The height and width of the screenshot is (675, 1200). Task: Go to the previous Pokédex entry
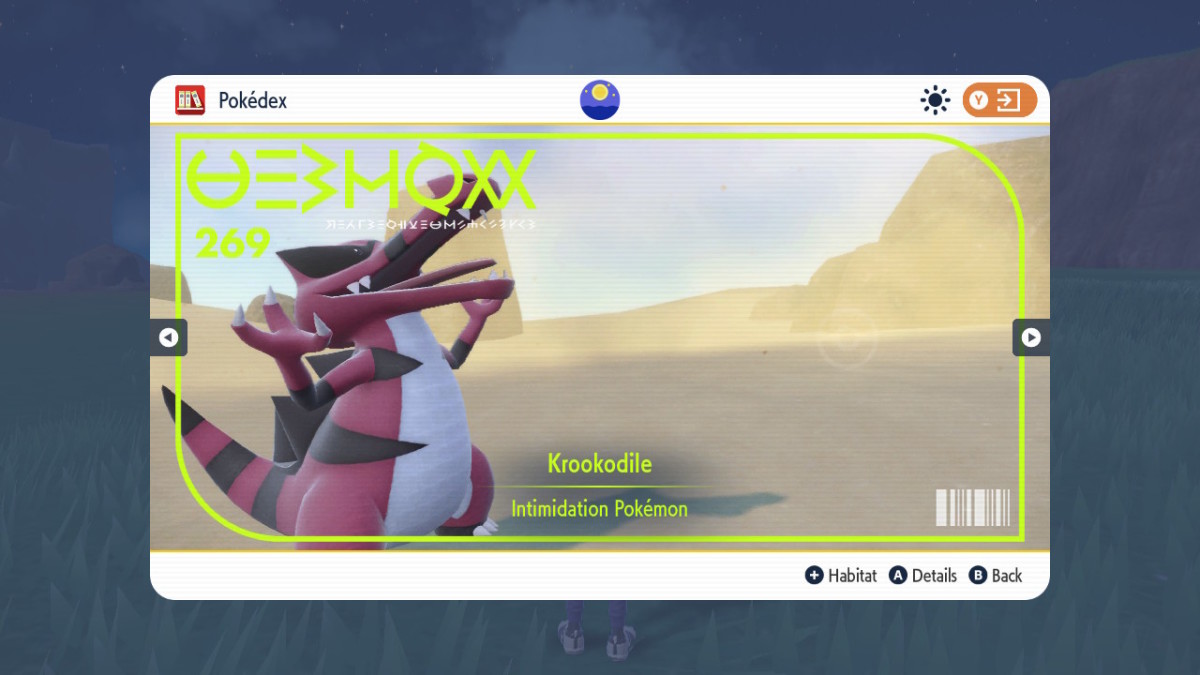click(x=168, y=338)
